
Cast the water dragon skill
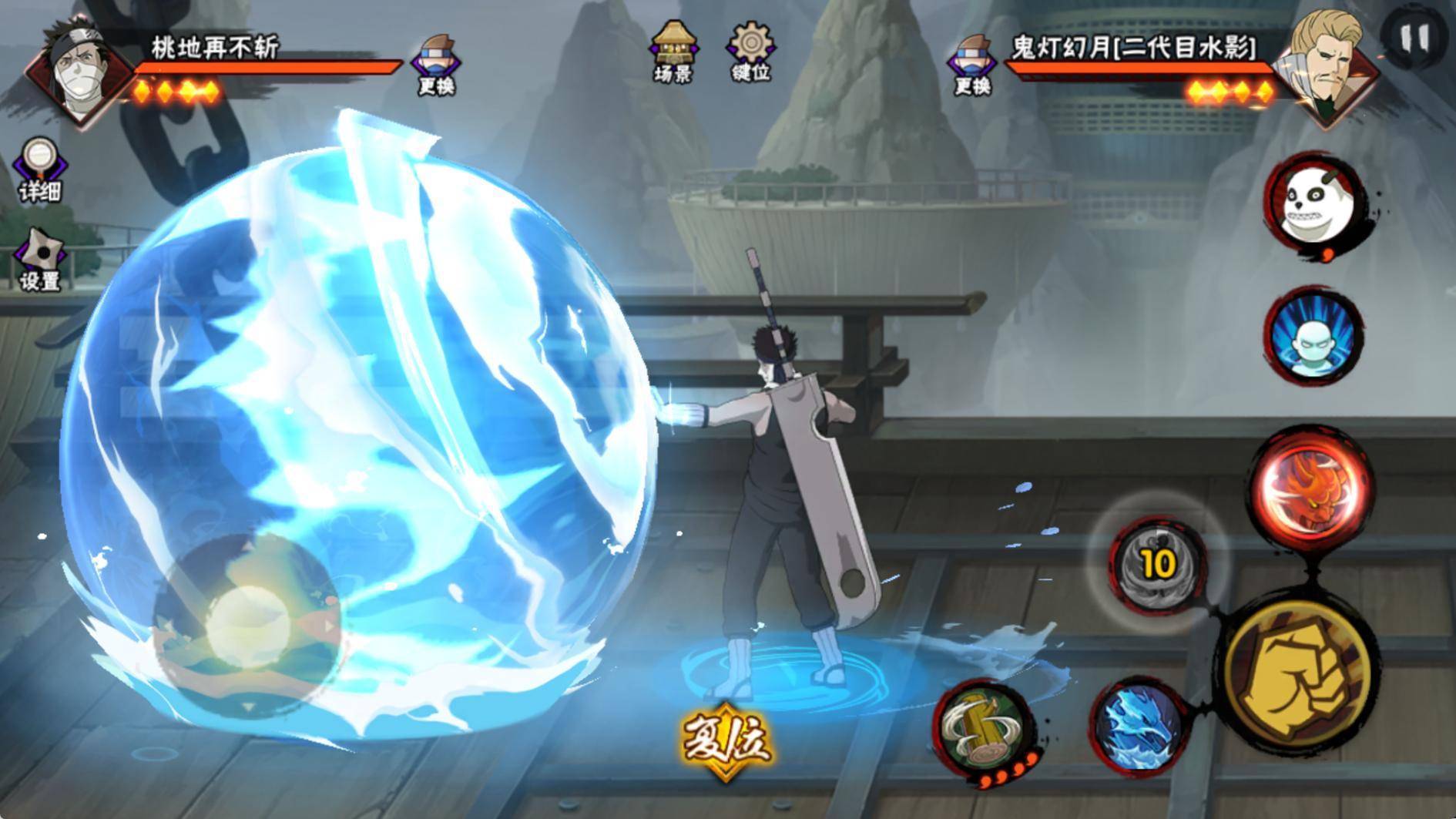click(1139, 727)
